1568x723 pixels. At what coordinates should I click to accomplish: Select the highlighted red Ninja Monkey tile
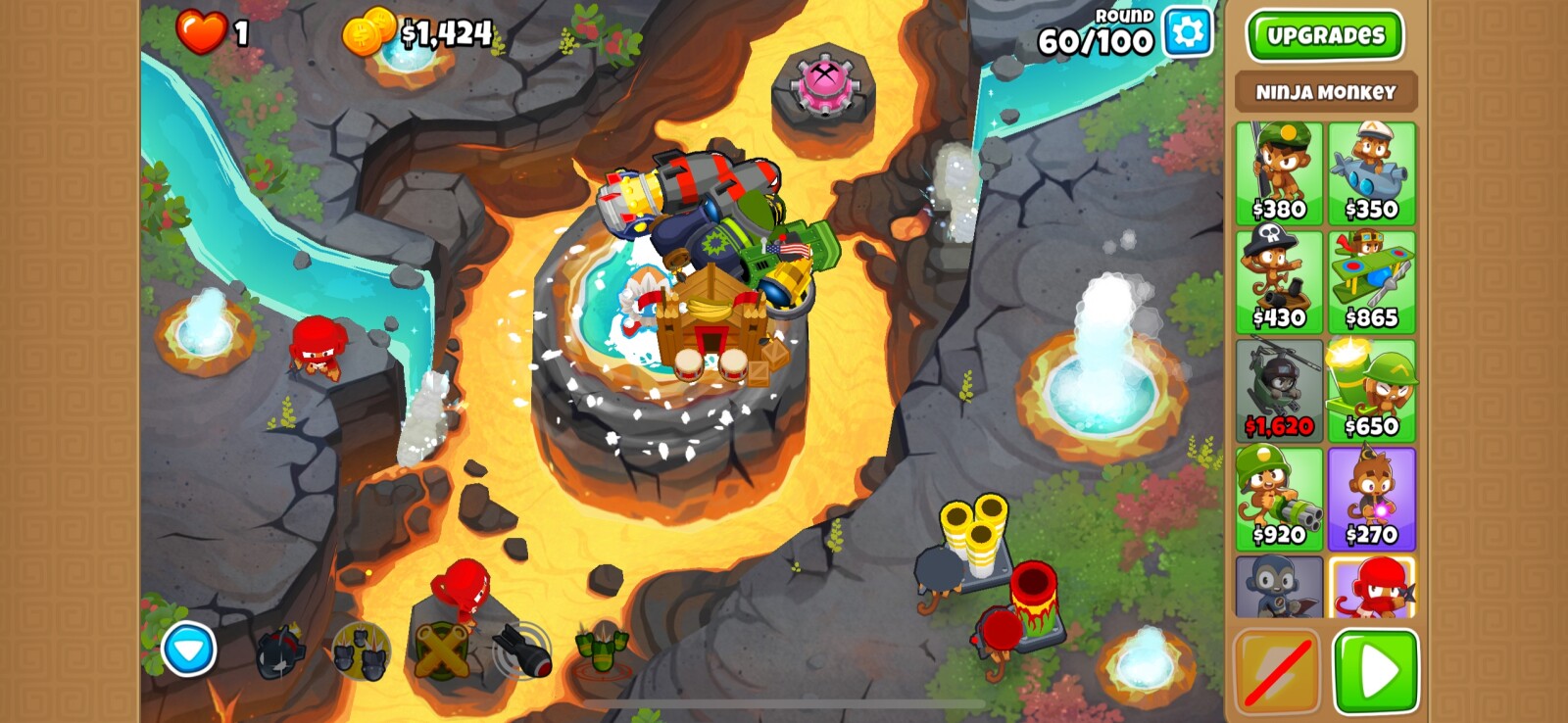click(1371, 588)
